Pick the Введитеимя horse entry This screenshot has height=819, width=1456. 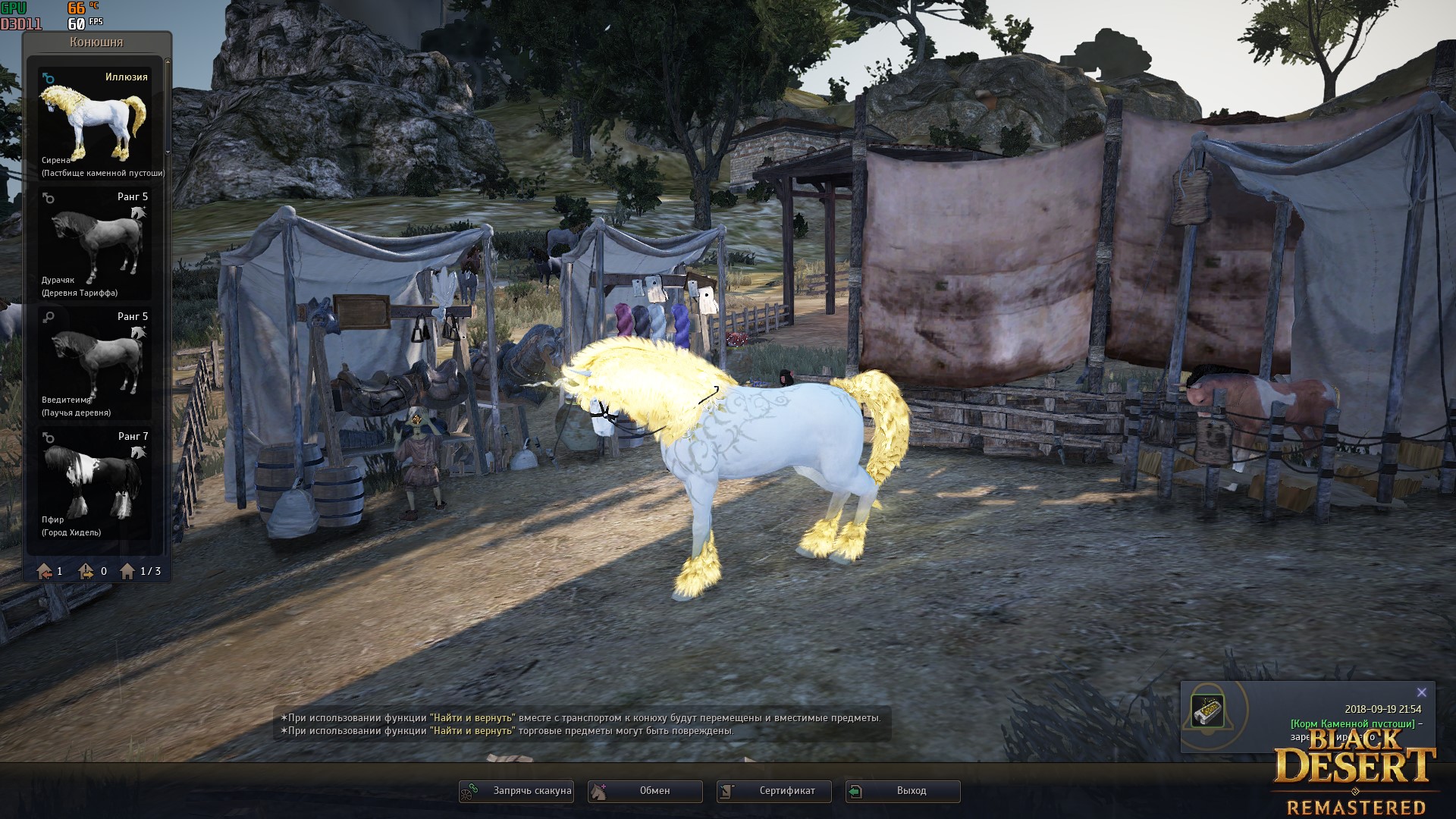(x=95, y=363)
